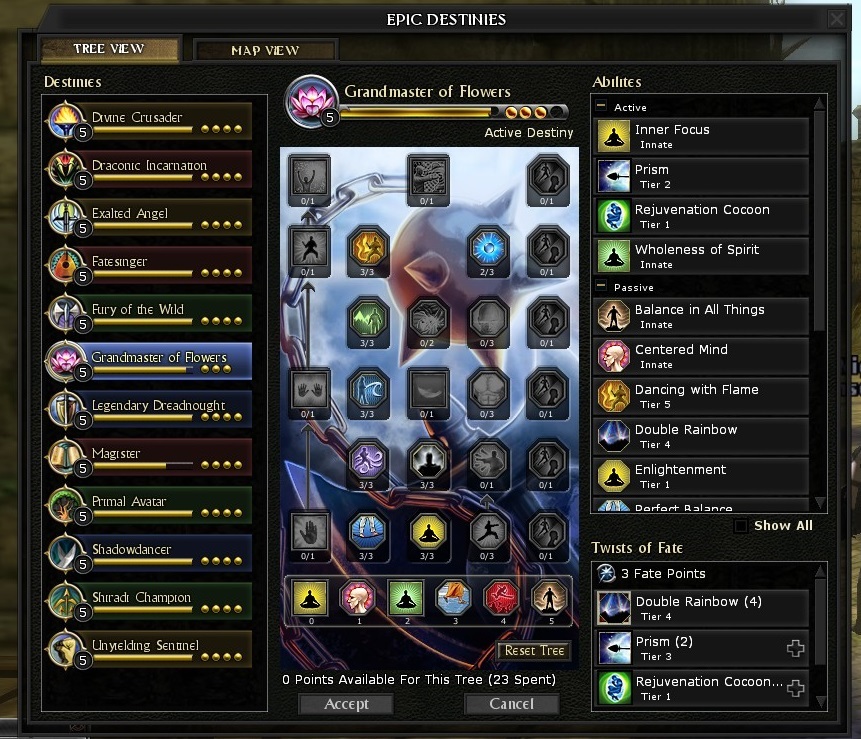This screenshot has width=861, height=739.
Task: Toggle the Show All checkbox
Action: tap(741, 526)
